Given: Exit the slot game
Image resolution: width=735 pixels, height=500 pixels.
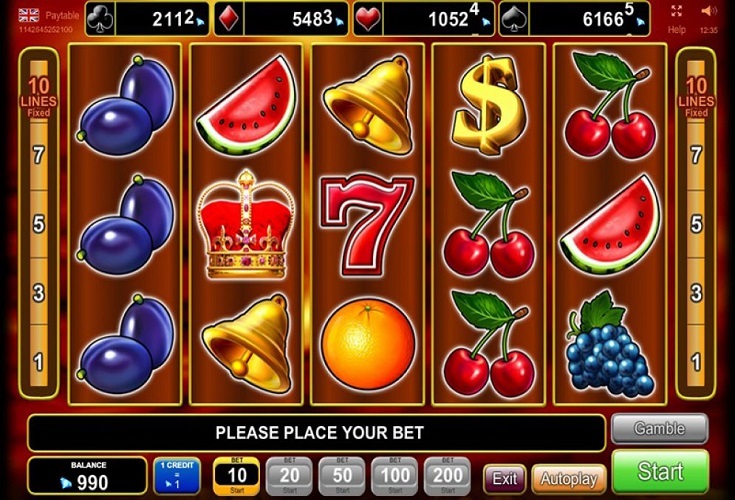Looking at the screenshot, I should (504, 477).
